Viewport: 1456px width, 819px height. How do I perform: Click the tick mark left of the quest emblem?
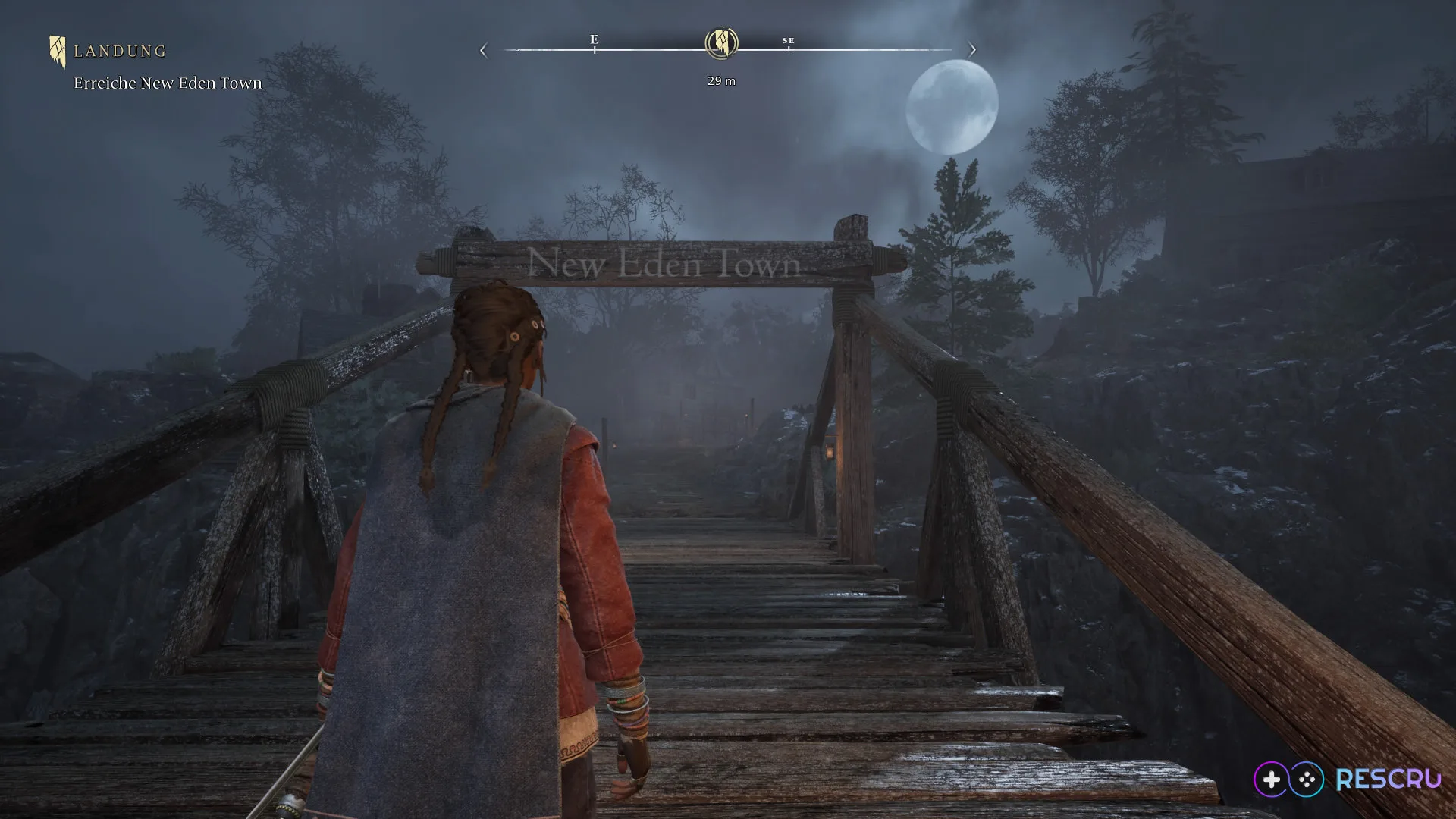(595, 50)
